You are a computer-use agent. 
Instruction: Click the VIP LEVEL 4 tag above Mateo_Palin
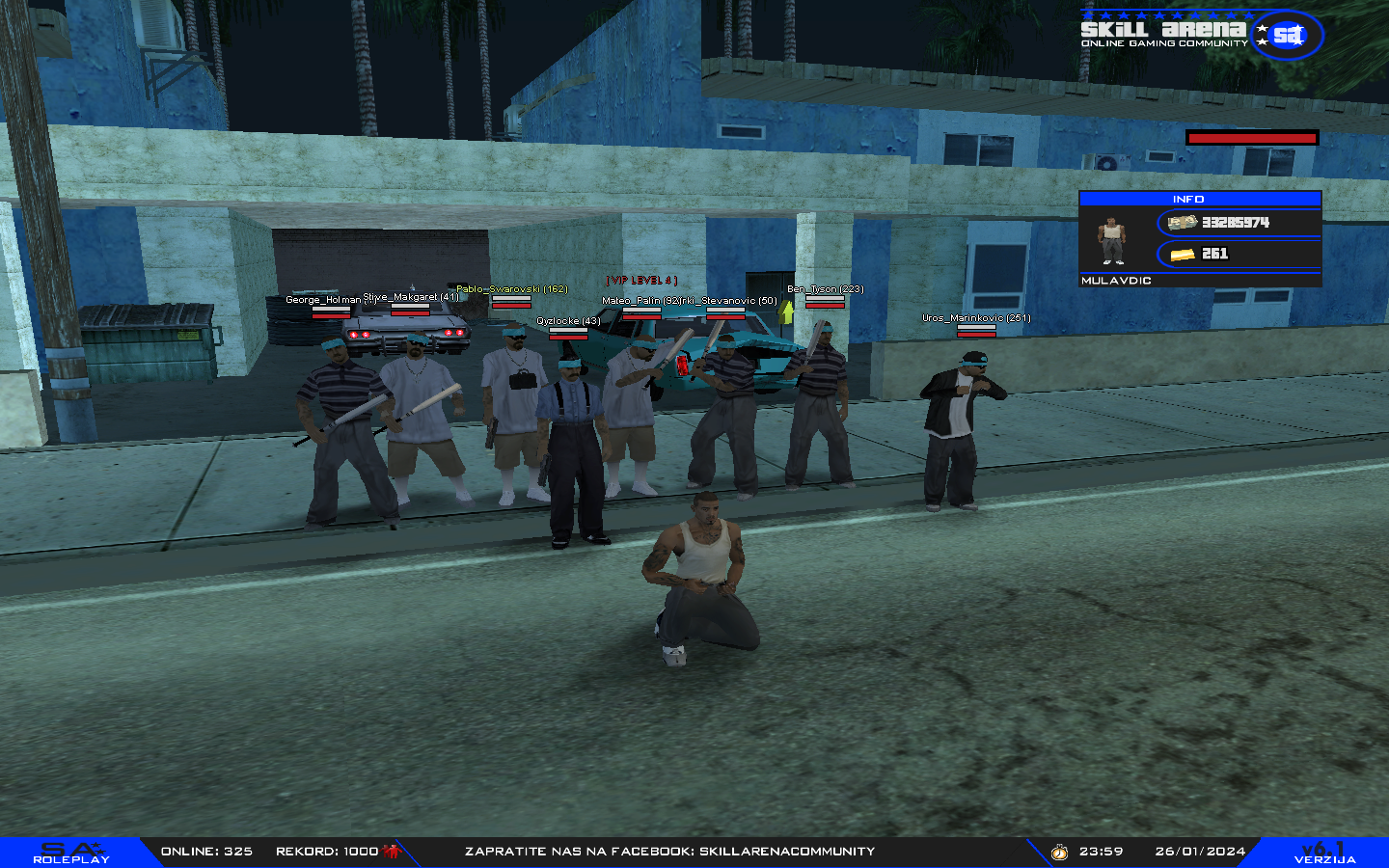point(640,282)
